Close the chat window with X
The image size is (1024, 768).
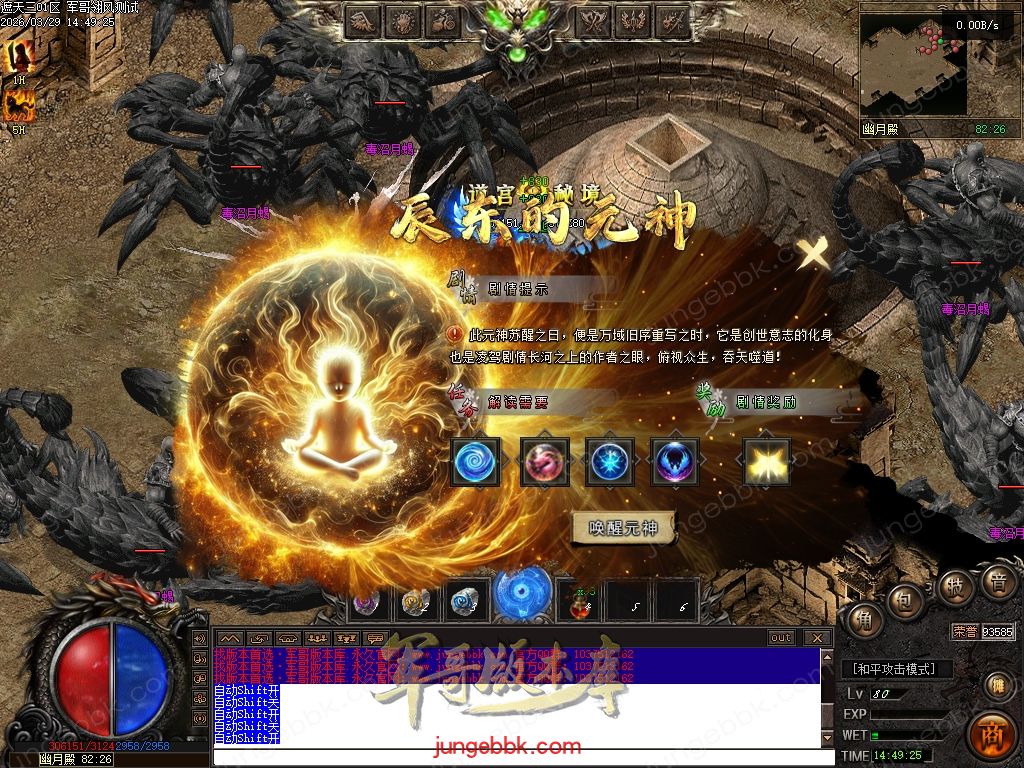point(817,638)
